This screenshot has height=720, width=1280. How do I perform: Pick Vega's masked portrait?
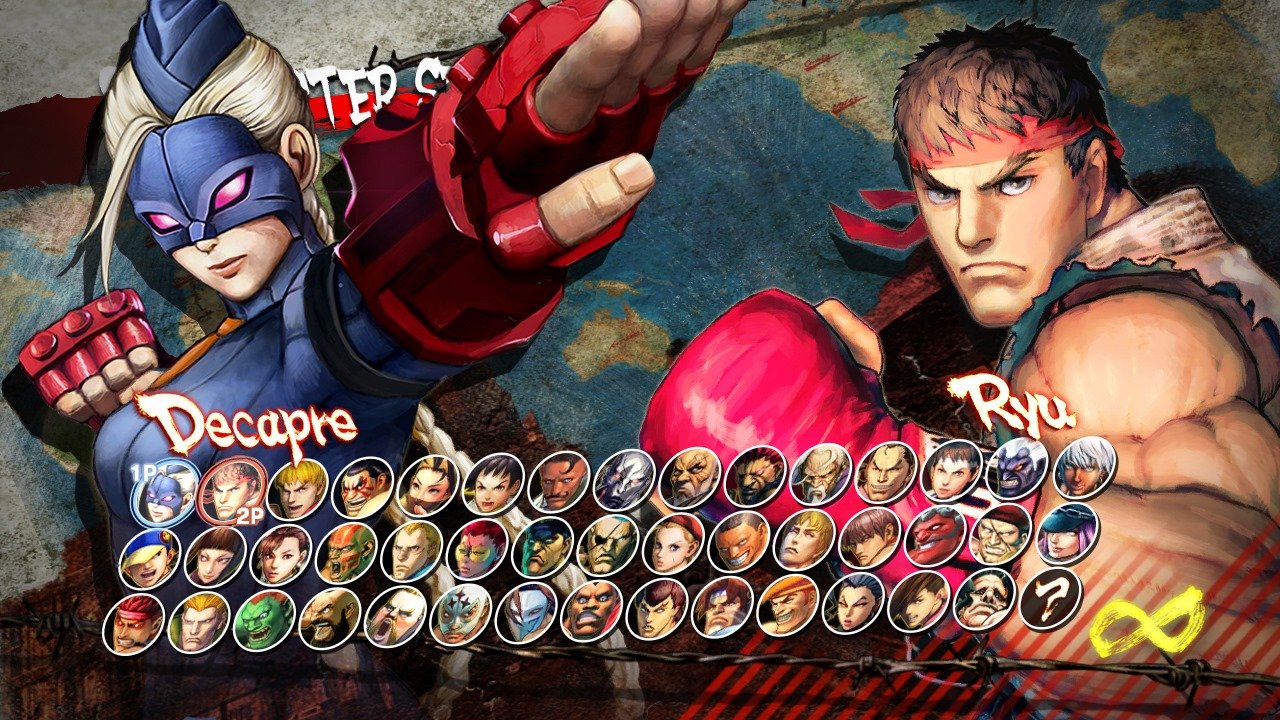pyautogui.click(x=524, y=612)
